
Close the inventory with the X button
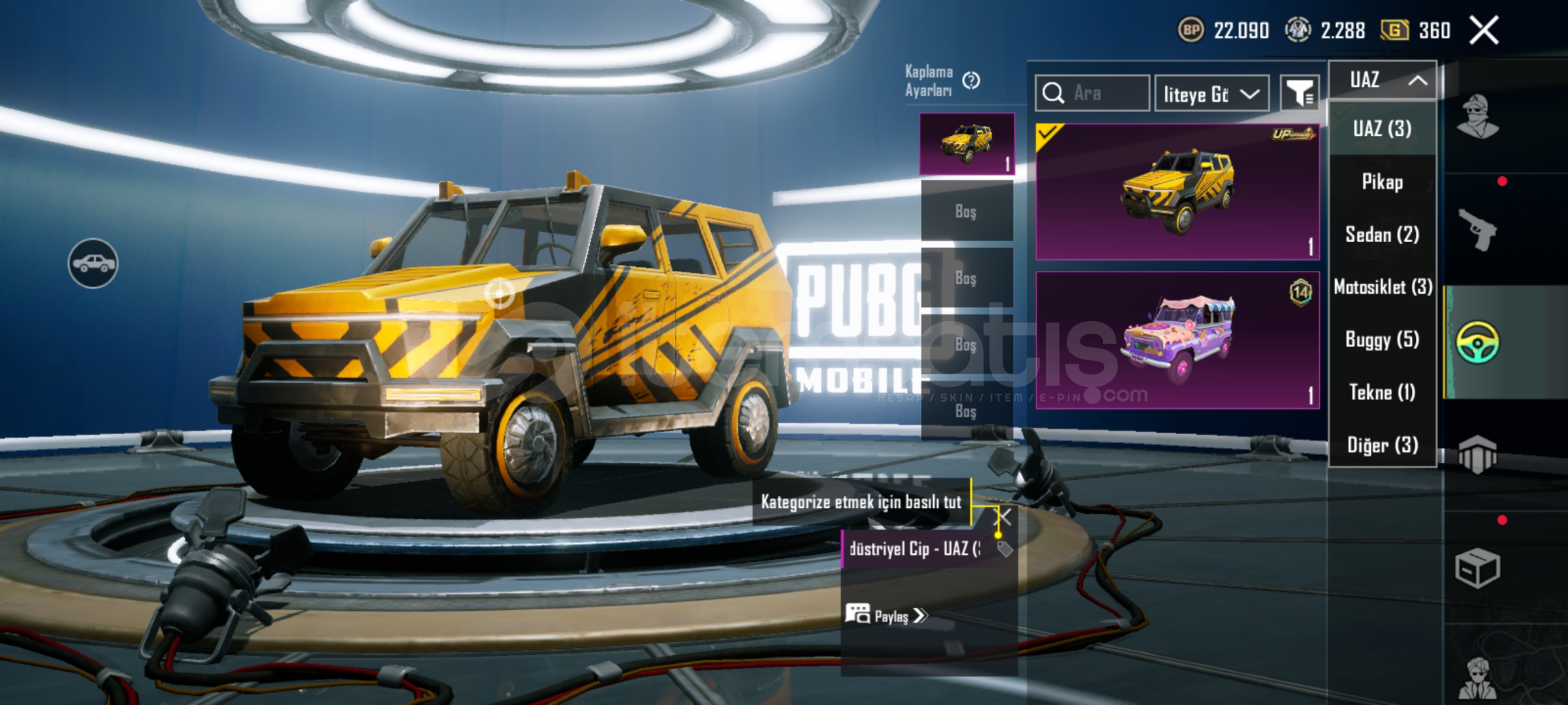(x=1484, y=30)
